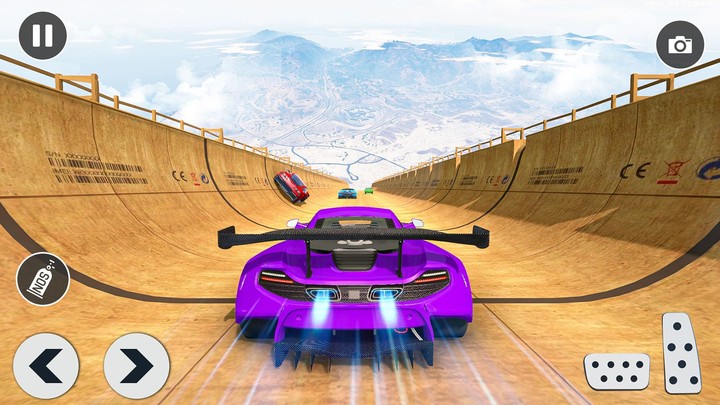Tap the brake pedal
The width and height of the screenshot is (720, 405).
tap(616, 371)
